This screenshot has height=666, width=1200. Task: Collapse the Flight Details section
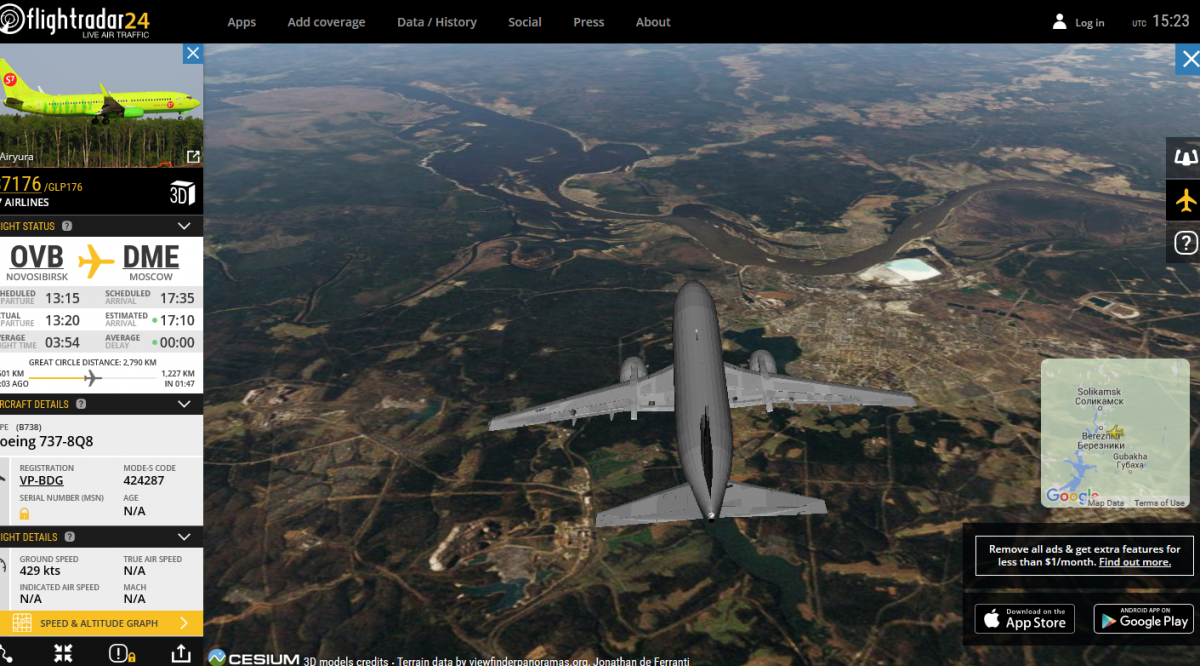[x=184, y=537]
